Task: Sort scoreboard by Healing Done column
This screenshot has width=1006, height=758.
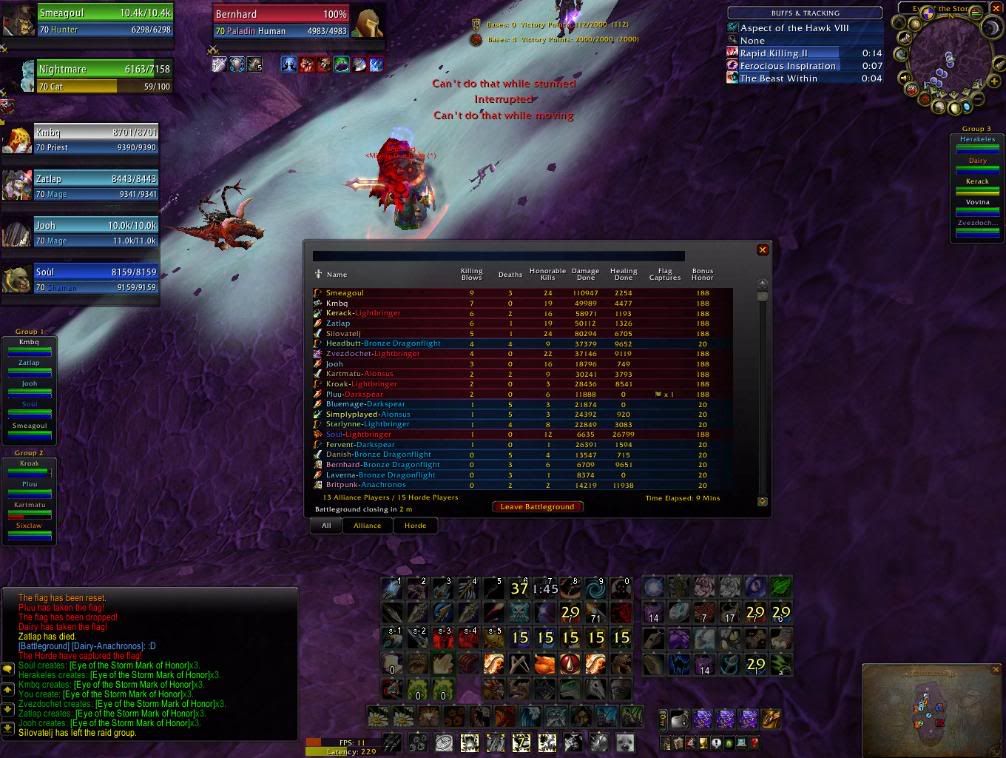Action: 625,274
